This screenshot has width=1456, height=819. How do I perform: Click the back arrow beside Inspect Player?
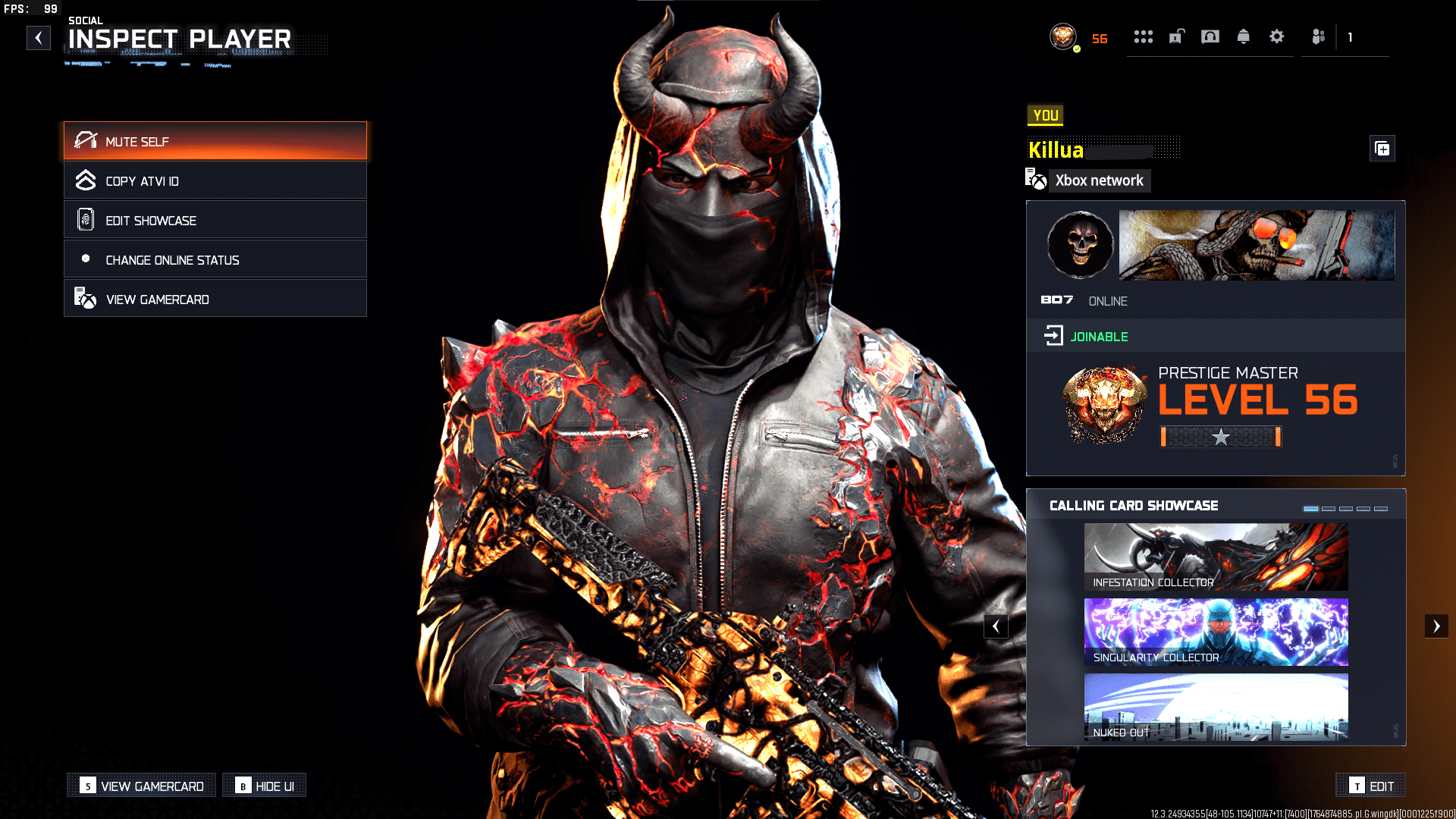click(39, 37)
